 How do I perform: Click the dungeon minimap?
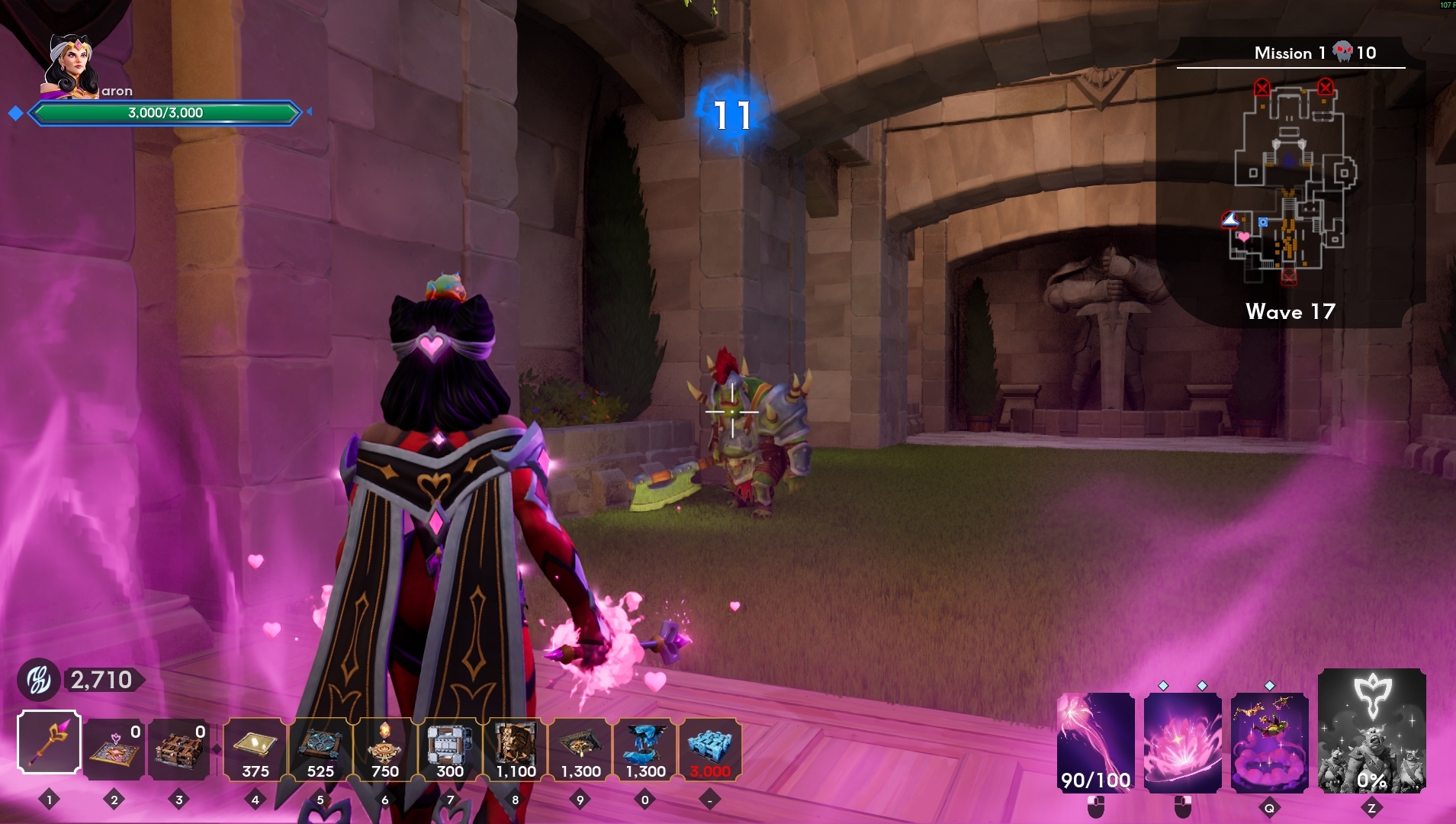click(x=1290, y=183)
